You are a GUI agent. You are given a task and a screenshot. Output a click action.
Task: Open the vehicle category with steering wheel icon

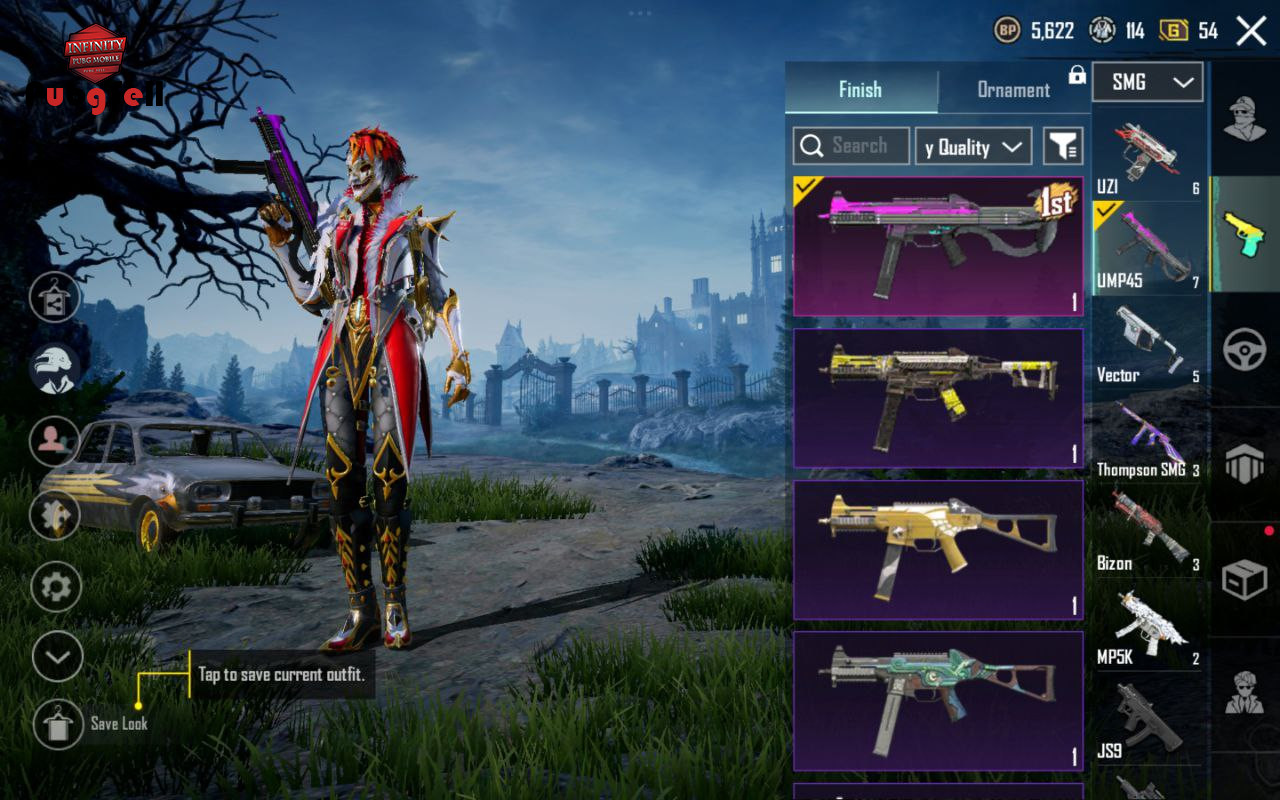tap(1245, 350)
